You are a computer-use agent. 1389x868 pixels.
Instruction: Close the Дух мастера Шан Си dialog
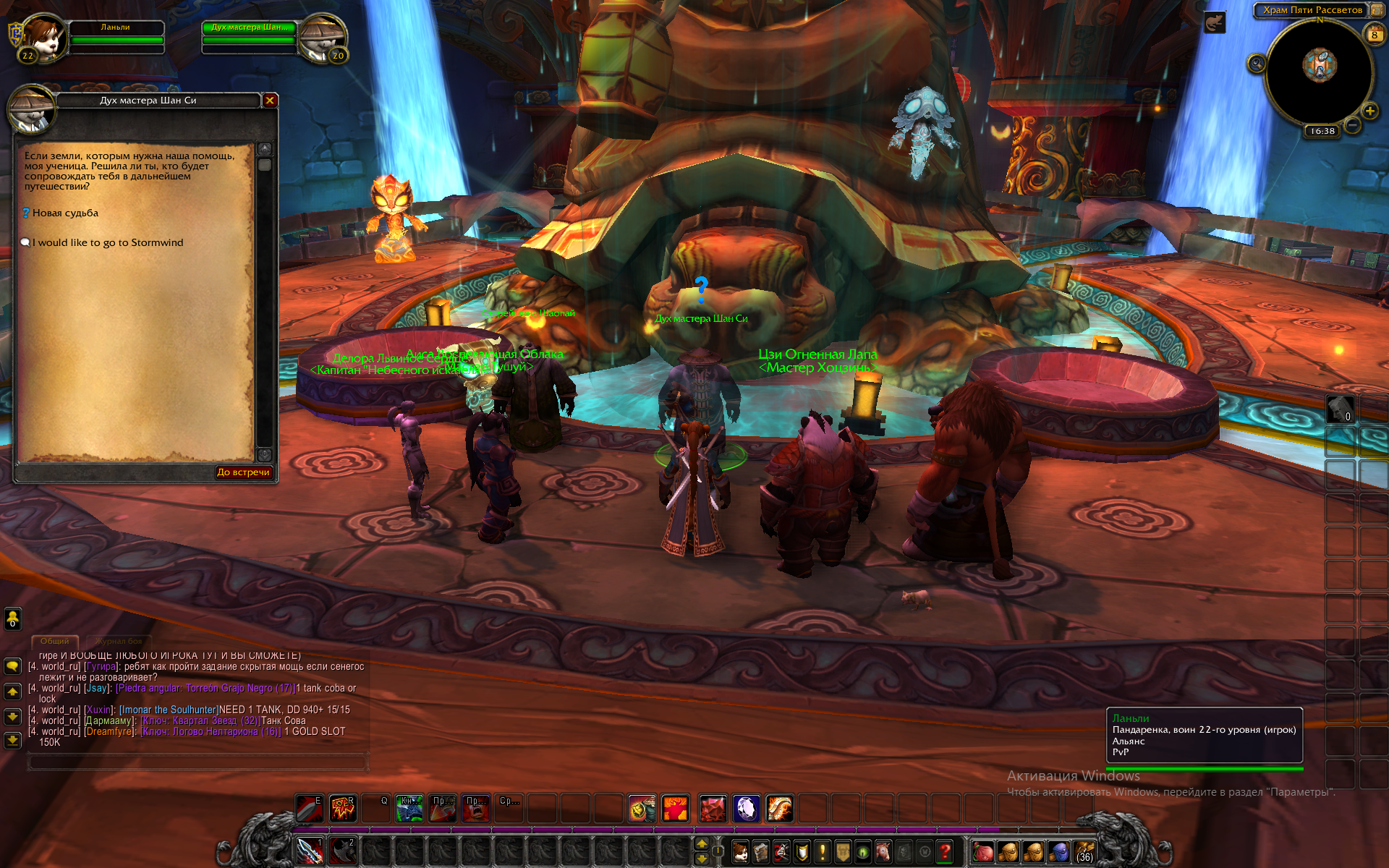[x=270, y=101]
